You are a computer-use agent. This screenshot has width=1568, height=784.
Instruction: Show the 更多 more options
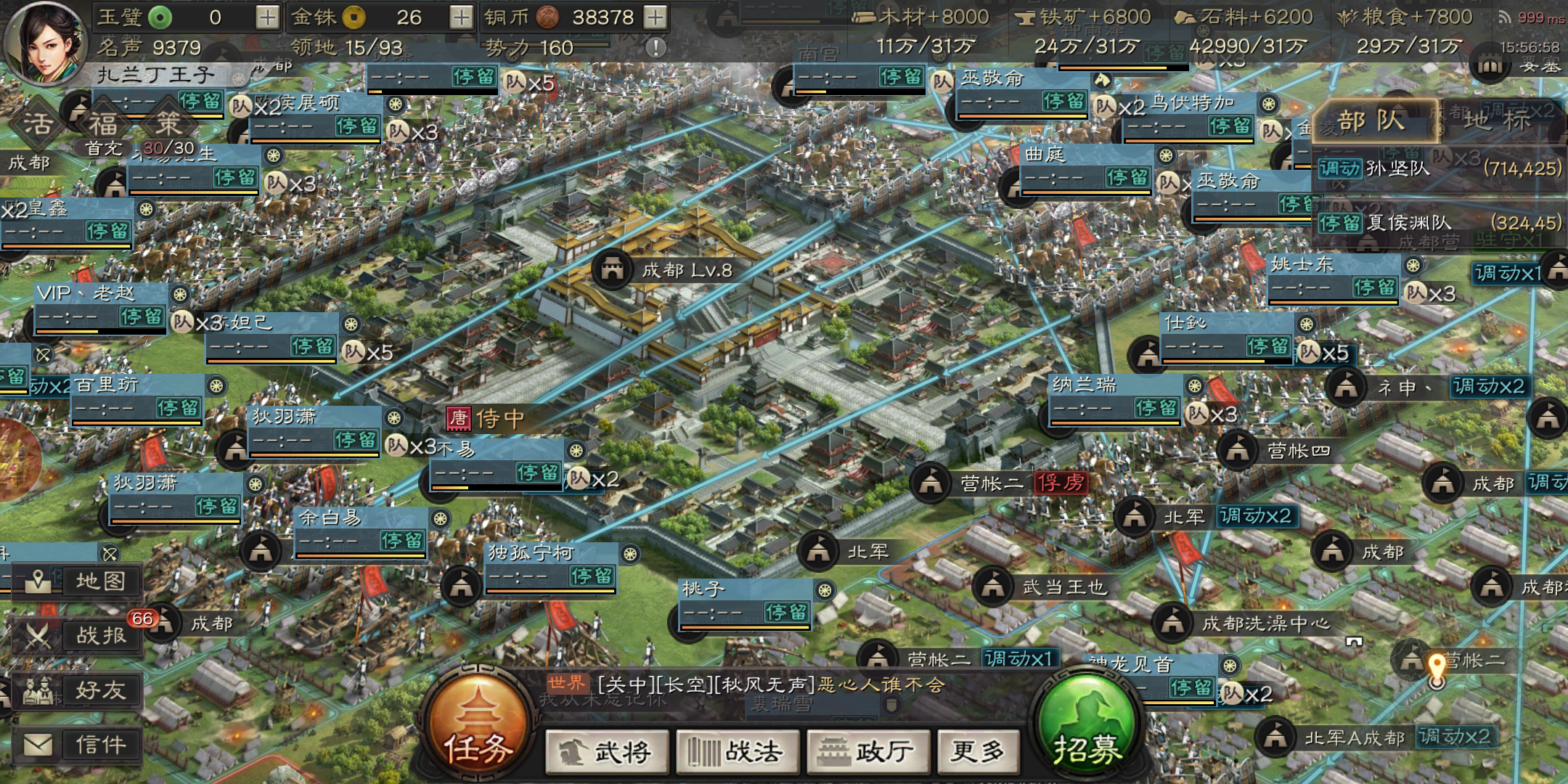click(978, 752)
